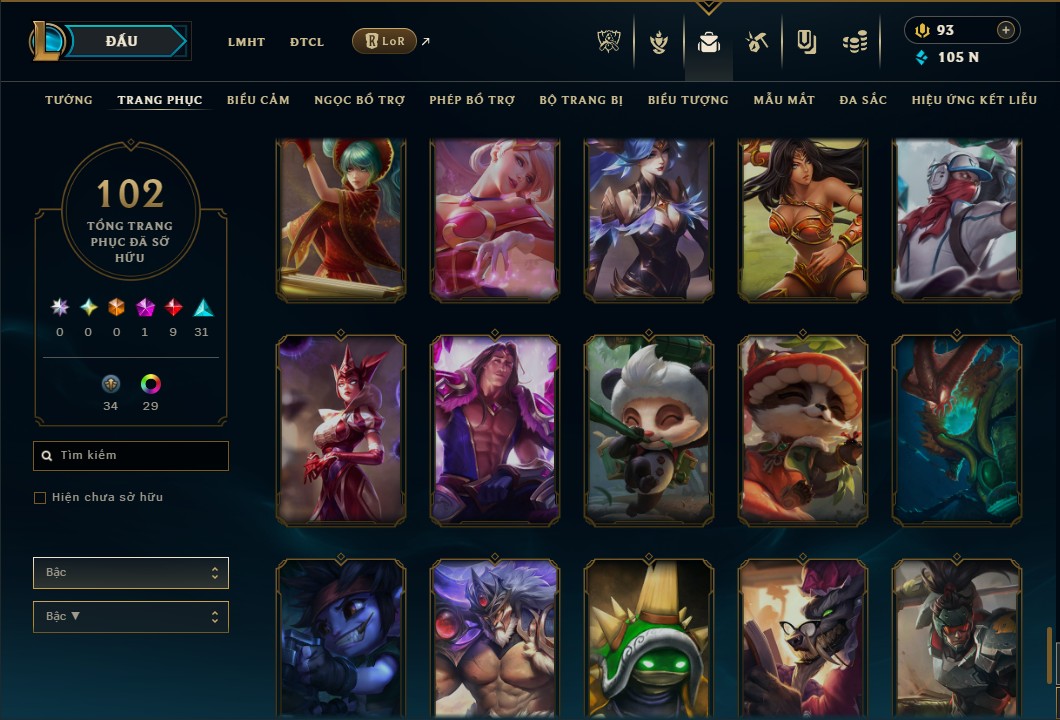Open the Bậc ▼ sorting dropdown
The width and height of the screenshot is (1060, 720).
(x=131, y=617)
